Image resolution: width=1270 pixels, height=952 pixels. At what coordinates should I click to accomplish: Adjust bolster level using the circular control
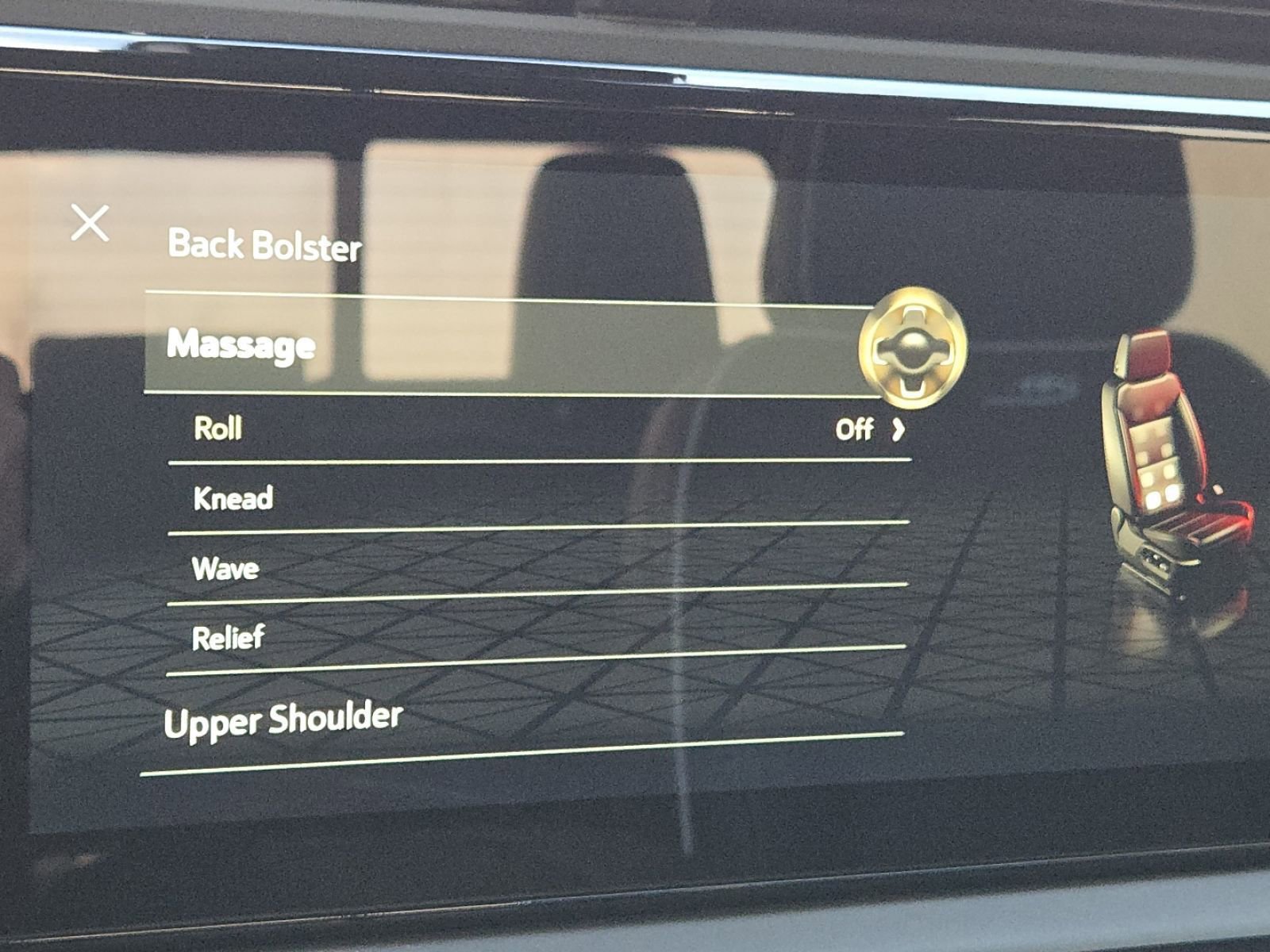point(914,347)
